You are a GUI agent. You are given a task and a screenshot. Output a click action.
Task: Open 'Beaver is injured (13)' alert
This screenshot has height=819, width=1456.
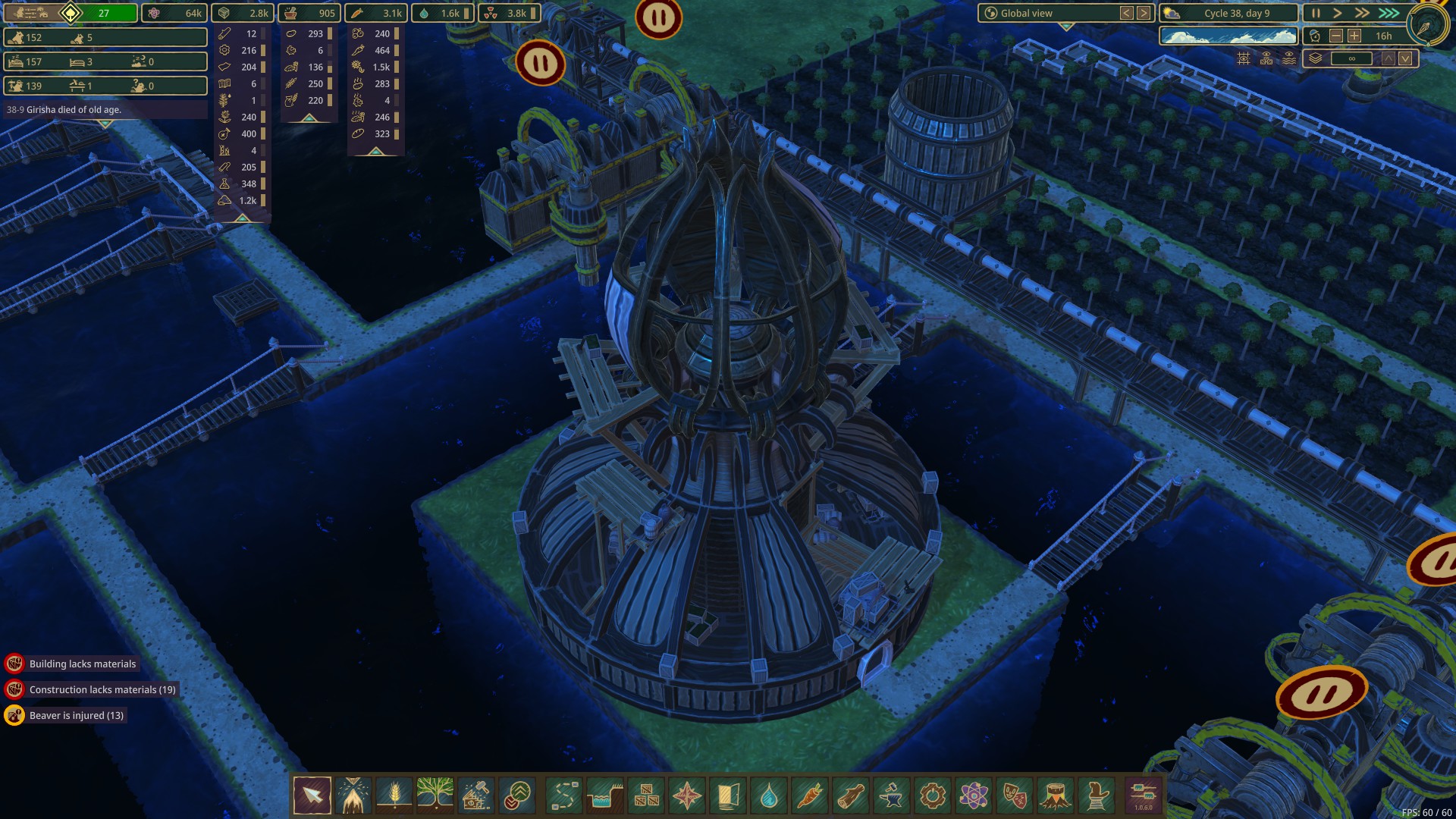pos(76,715)
